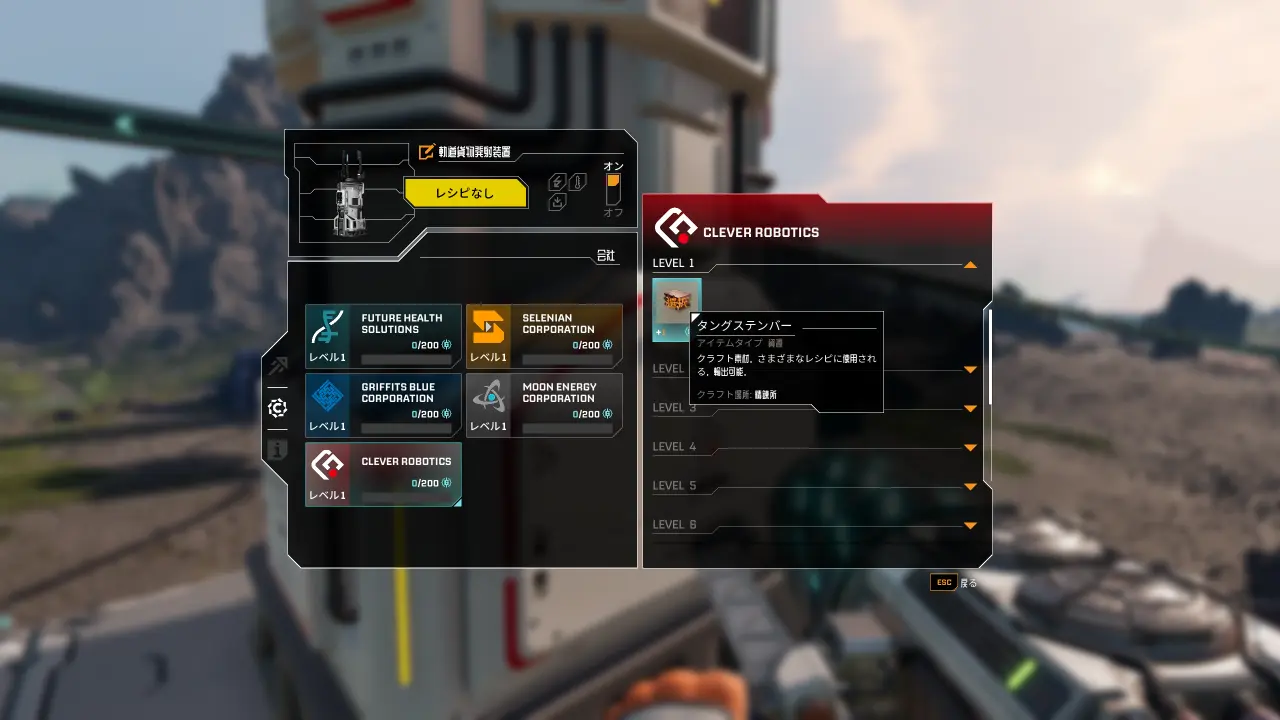
Task: Select the Future Health Solutions company tile
Action: pos(383,336)
